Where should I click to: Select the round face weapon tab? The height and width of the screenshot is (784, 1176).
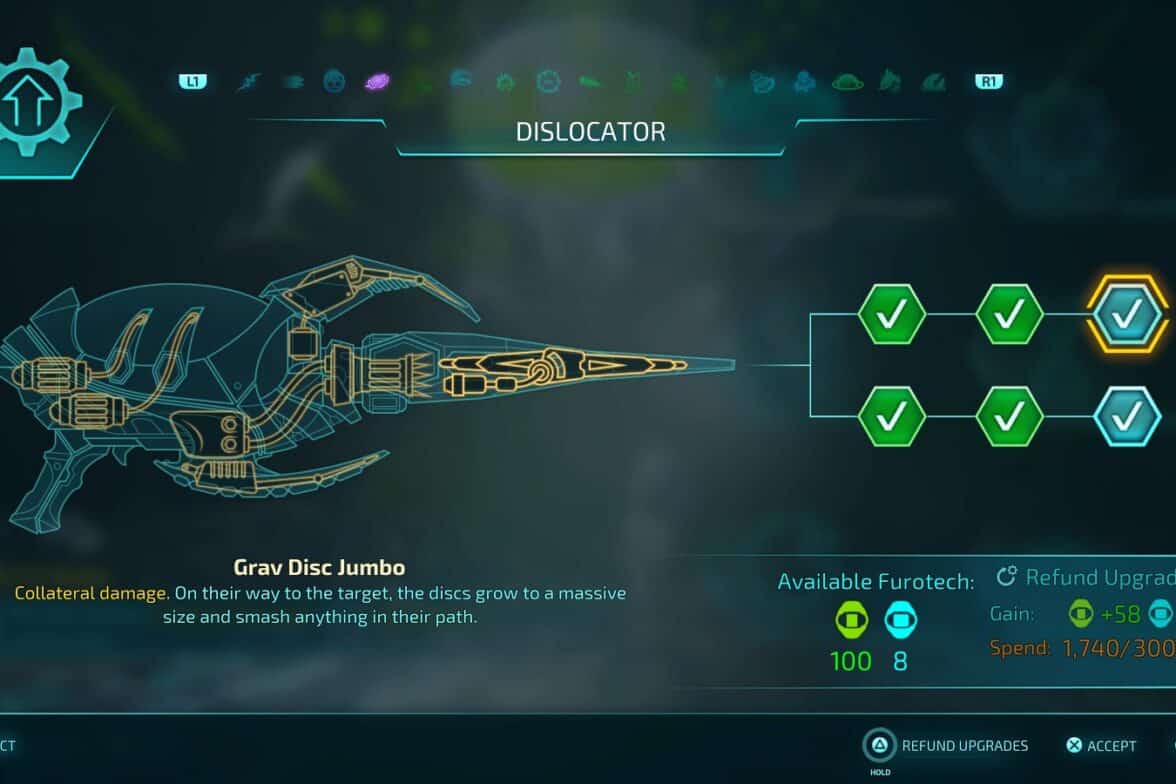pos(334,81)
